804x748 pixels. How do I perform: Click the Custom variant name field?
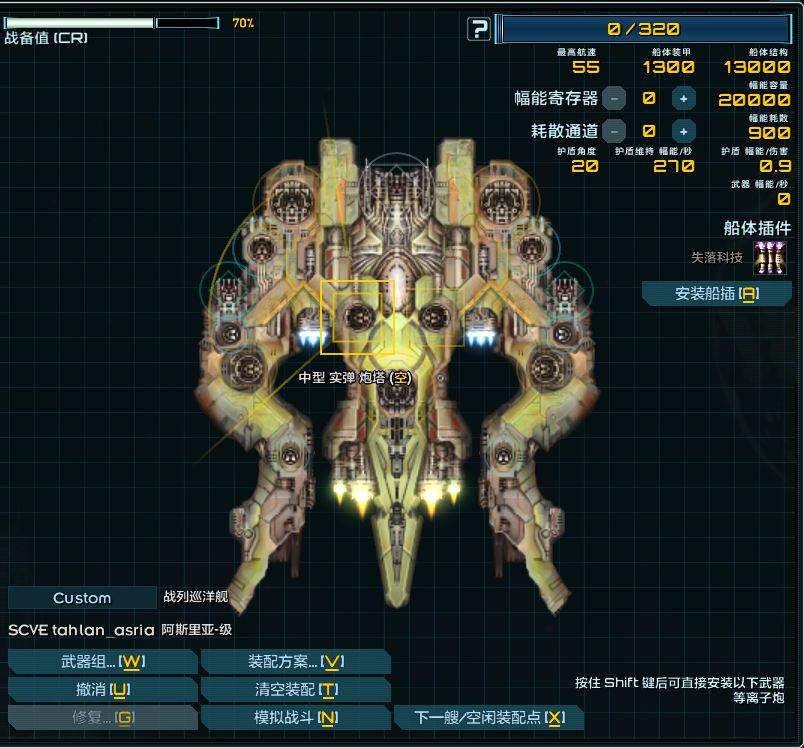point(82,598)
